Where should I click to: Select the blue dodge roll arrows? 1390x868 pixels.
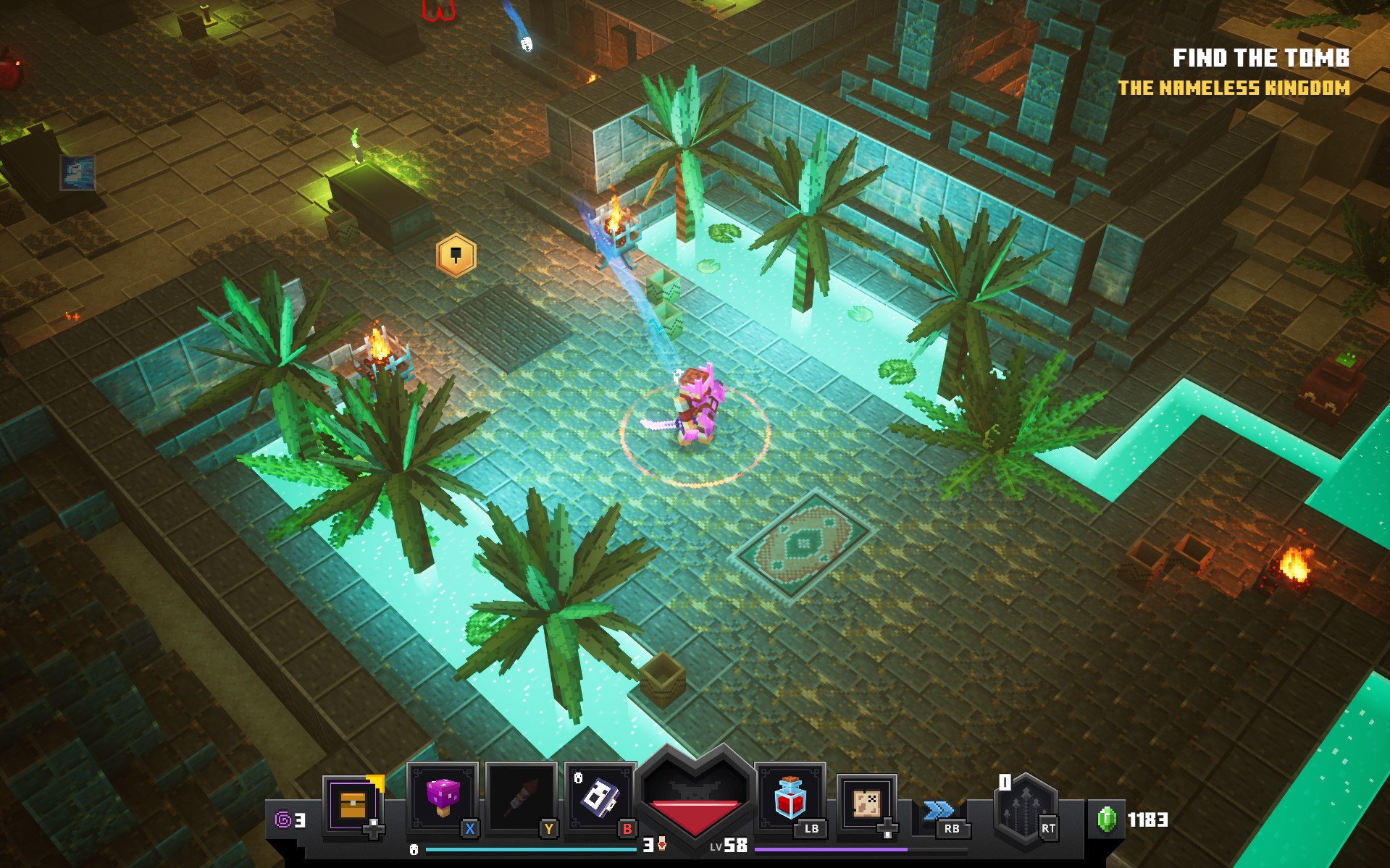coord(938,809)
